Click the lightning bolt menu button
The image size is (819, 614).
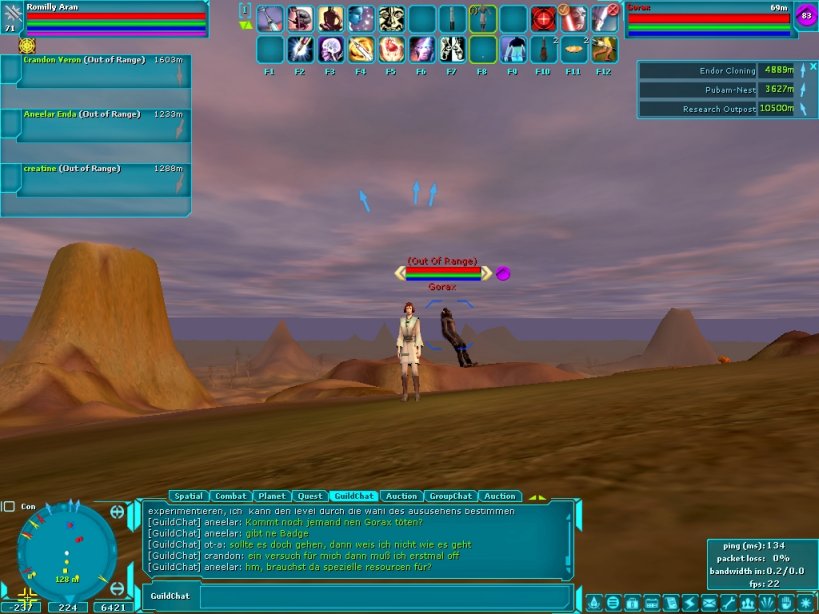pyautogui.click(x=689, y=603)
